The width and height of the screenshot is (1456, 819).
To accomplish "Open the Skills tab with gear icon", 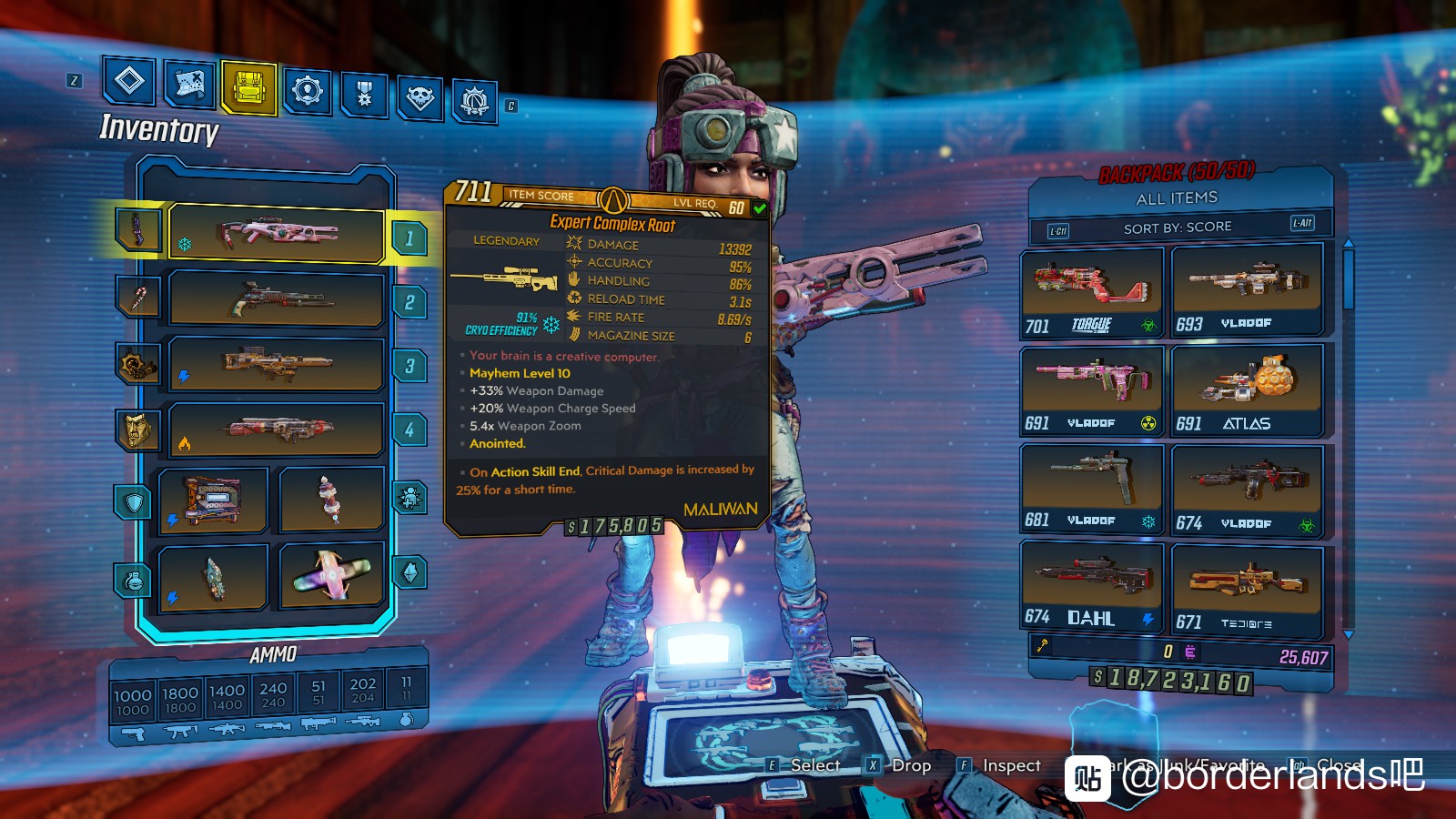I will pyautogui.click(x=308, y=91).
